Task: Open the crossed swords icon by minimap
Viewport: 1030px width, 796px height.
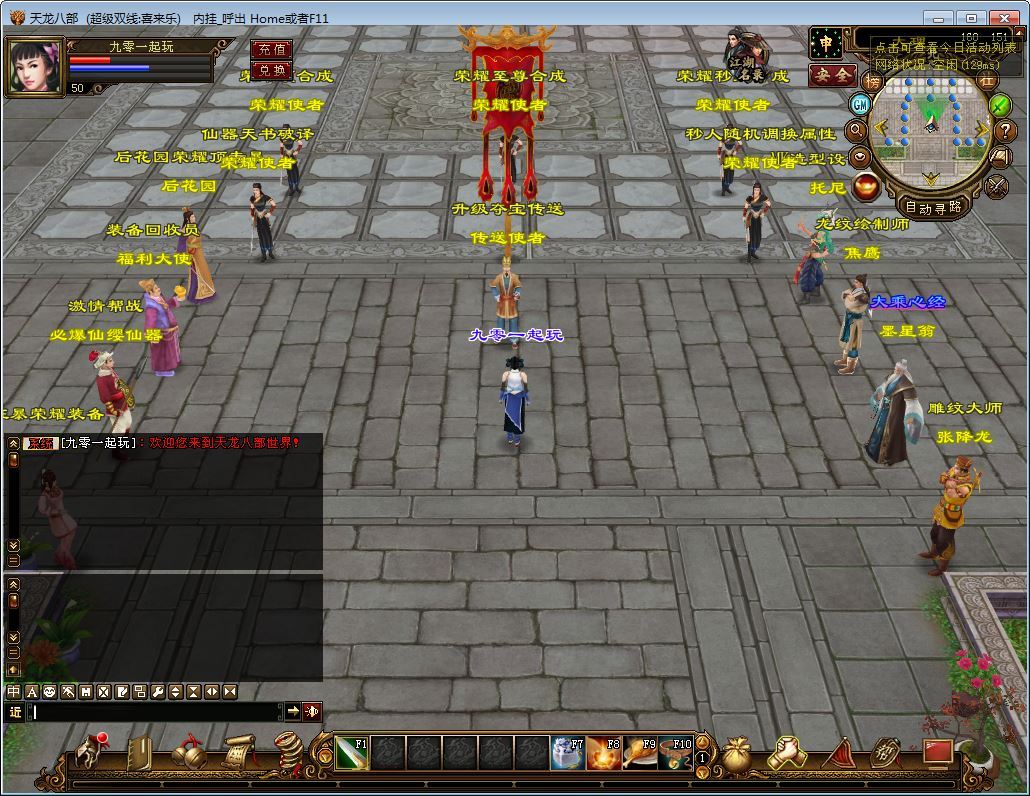Action: tap(997, 185)
